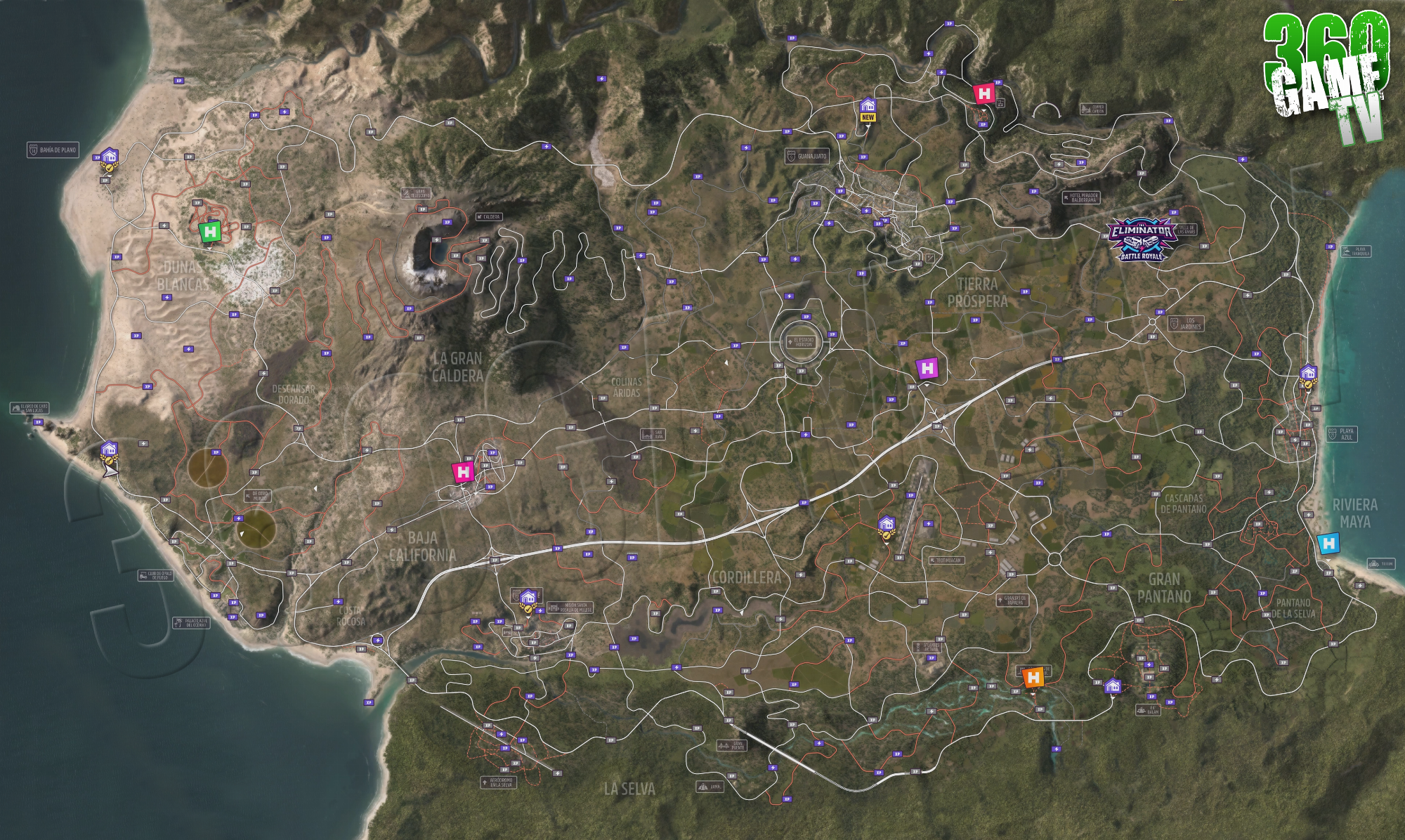Pick the blue Horizon festival marker
This screenshot has width=1405, height=840.
click(1328, 544)
